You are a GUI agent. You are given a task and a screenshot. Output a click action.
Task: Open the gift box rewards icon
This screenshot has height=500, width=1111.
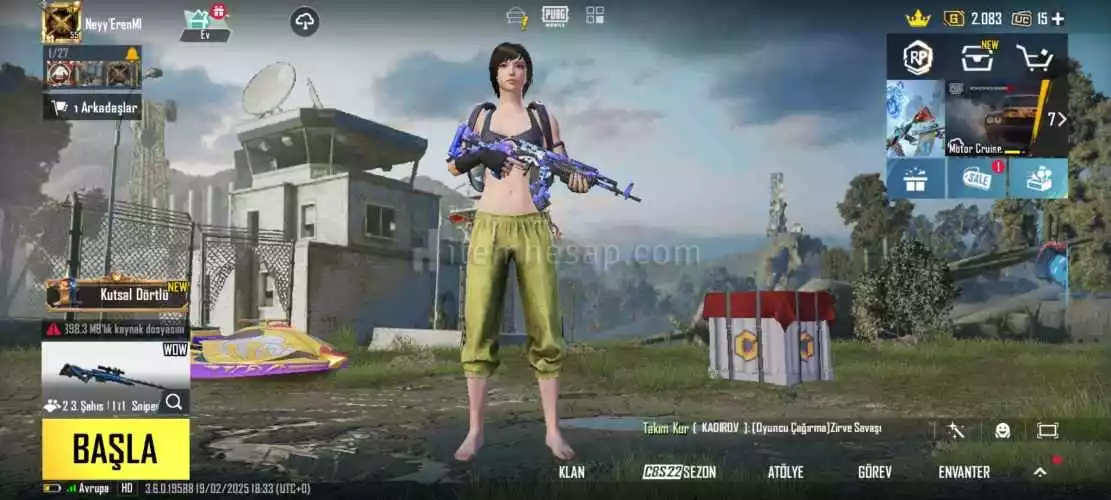(915, 179)
